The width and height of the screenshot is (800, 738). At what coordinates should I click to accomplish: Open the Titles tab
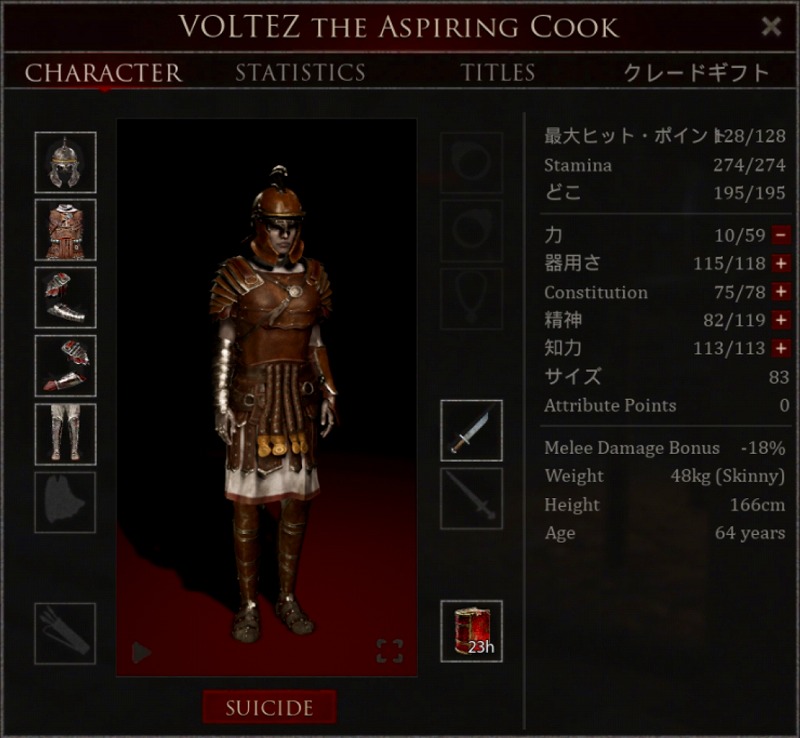[x=498, y=73]
